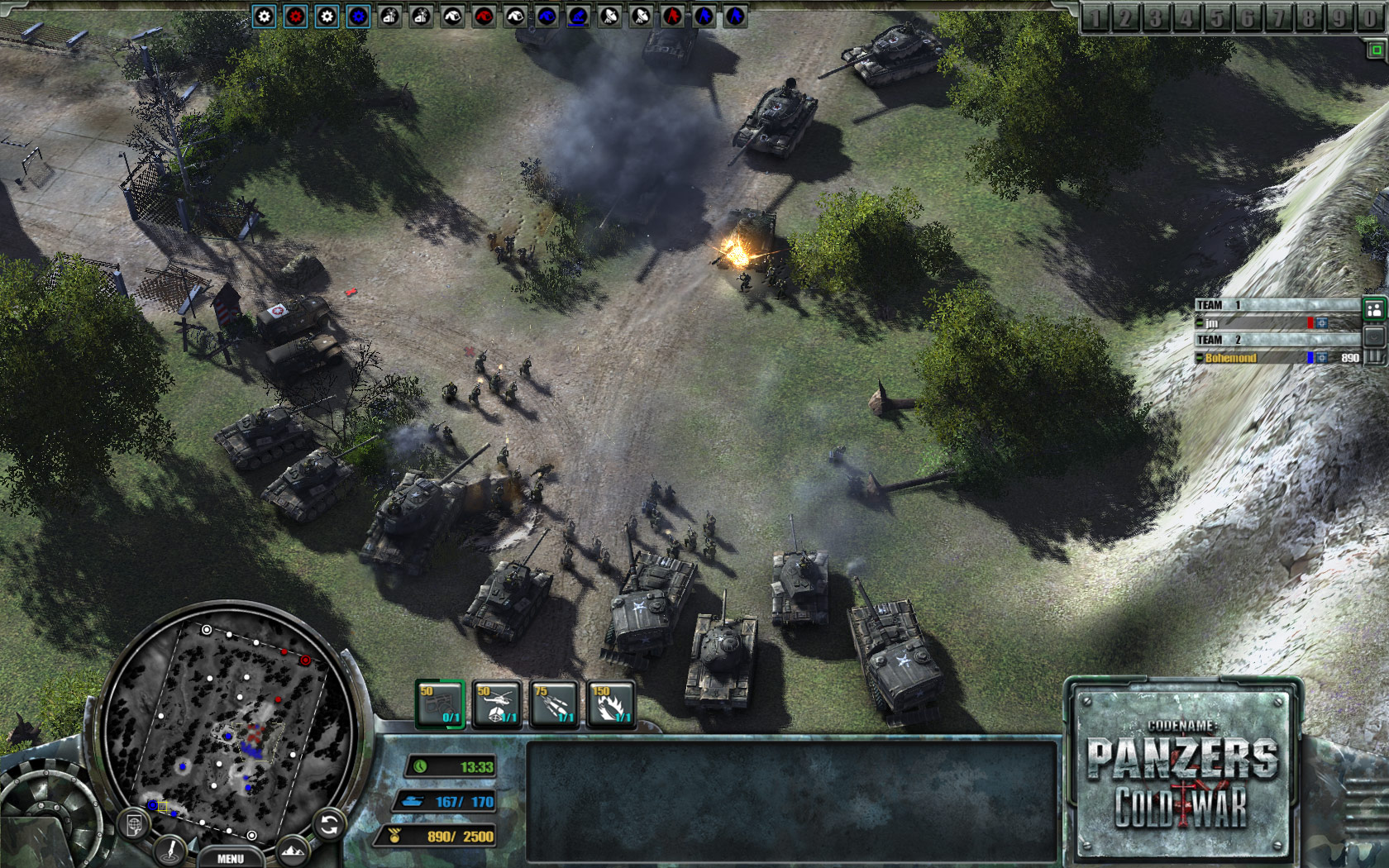This screenshot has height=868, width=1389.
Task: Toggle locate icon next to player jm
Action: pyautogui.click(x=1322, y=323)
